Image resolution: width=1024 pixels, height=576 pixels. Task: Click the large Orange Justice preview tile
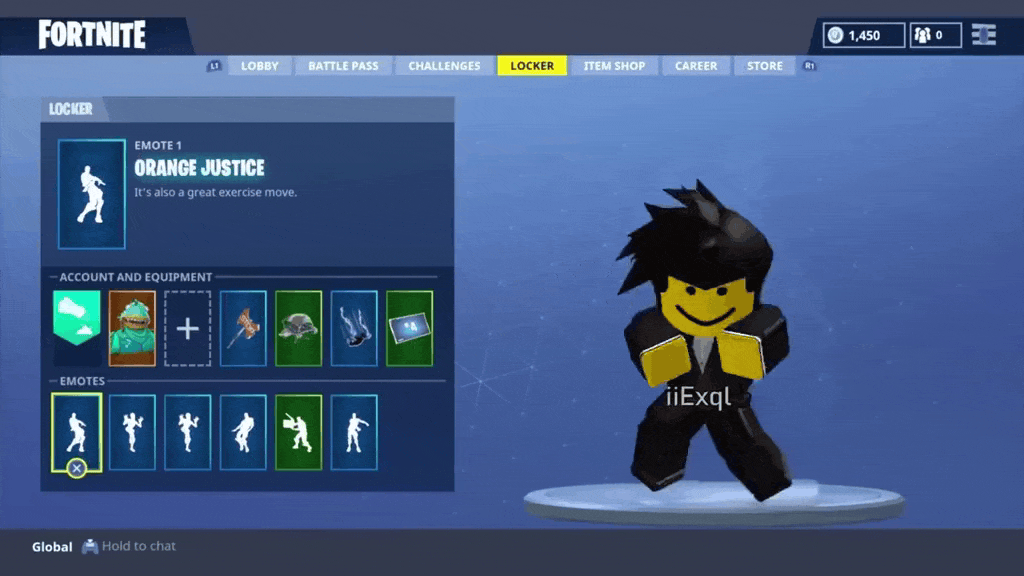click(92, 194)
